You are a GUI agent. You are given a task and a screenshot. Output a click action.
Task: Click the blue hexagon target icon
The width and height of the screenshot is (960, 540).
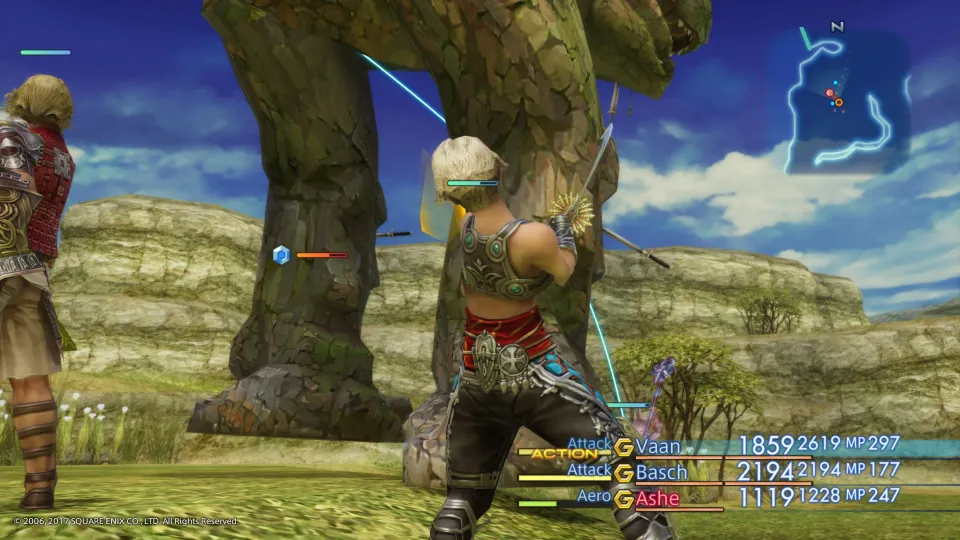point(281,255)
